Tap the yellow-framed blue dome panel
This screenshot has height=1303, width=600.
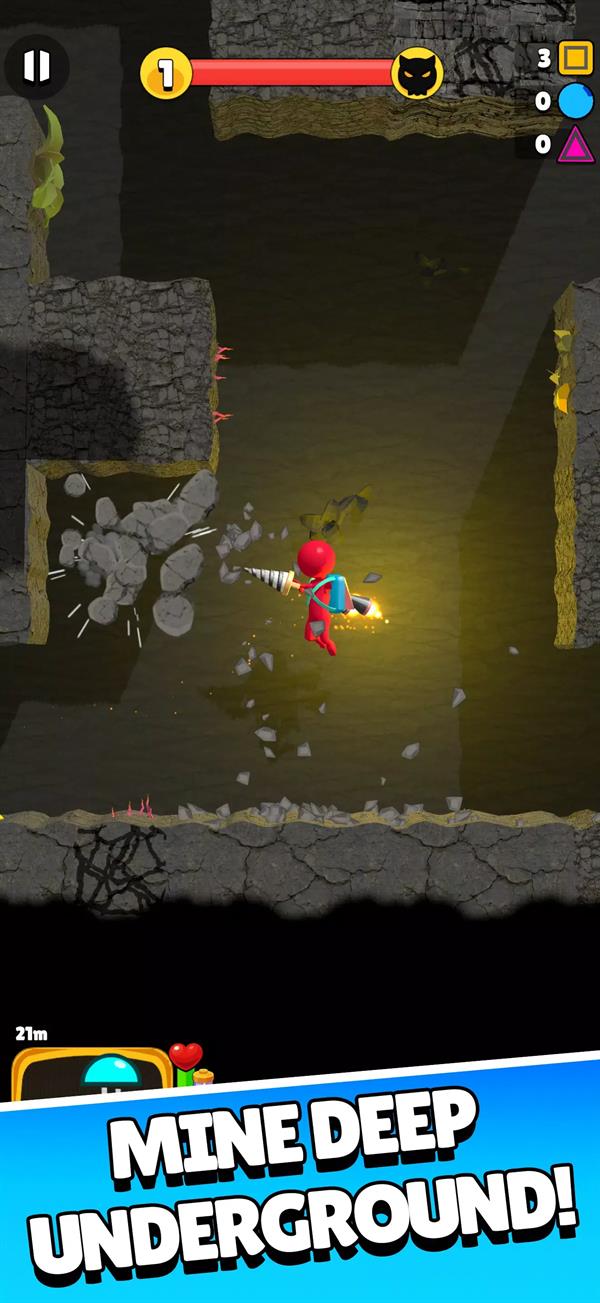coord(92,1075)
